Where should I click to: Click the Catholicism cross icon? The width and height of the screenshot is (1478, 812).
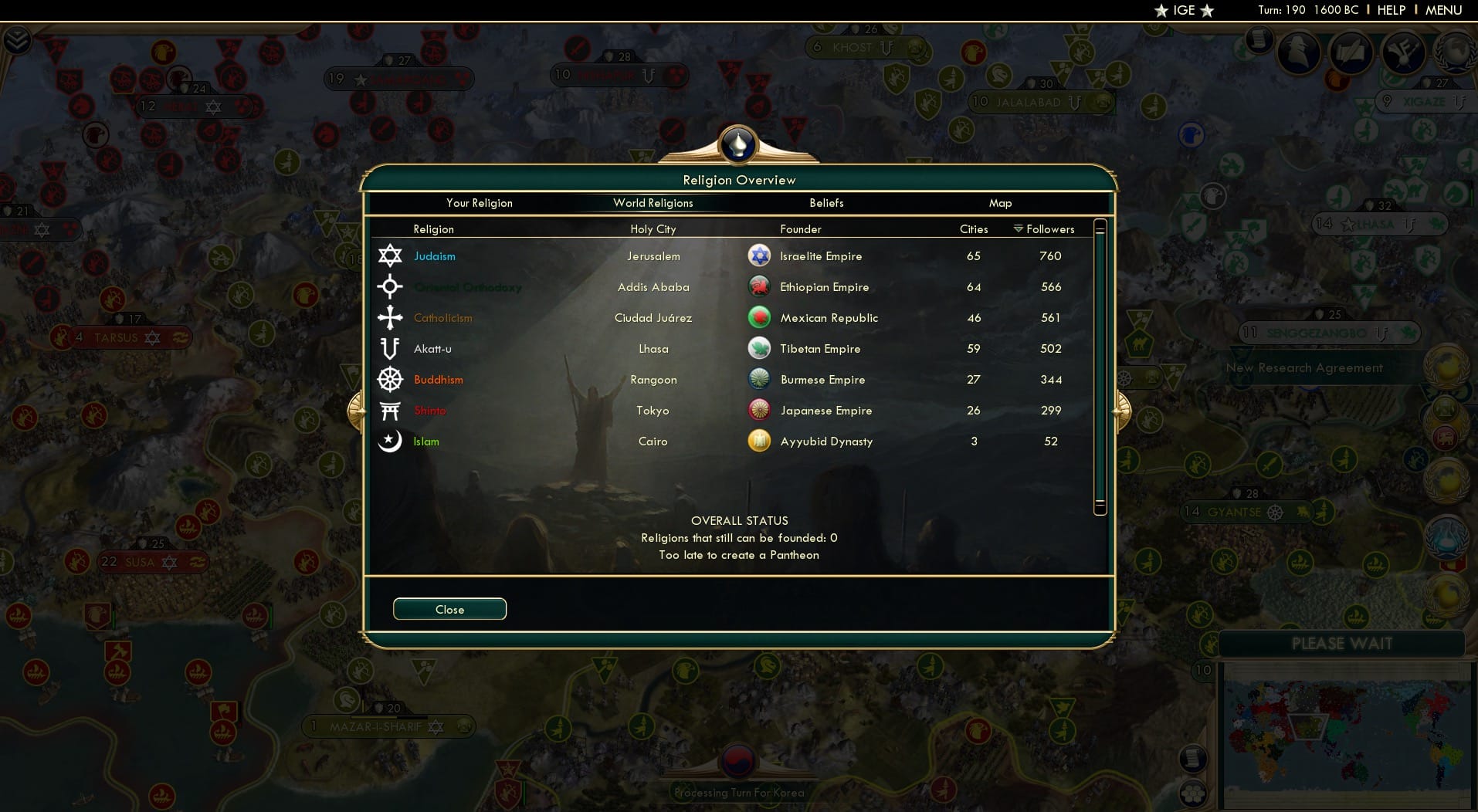coord(390,317)
